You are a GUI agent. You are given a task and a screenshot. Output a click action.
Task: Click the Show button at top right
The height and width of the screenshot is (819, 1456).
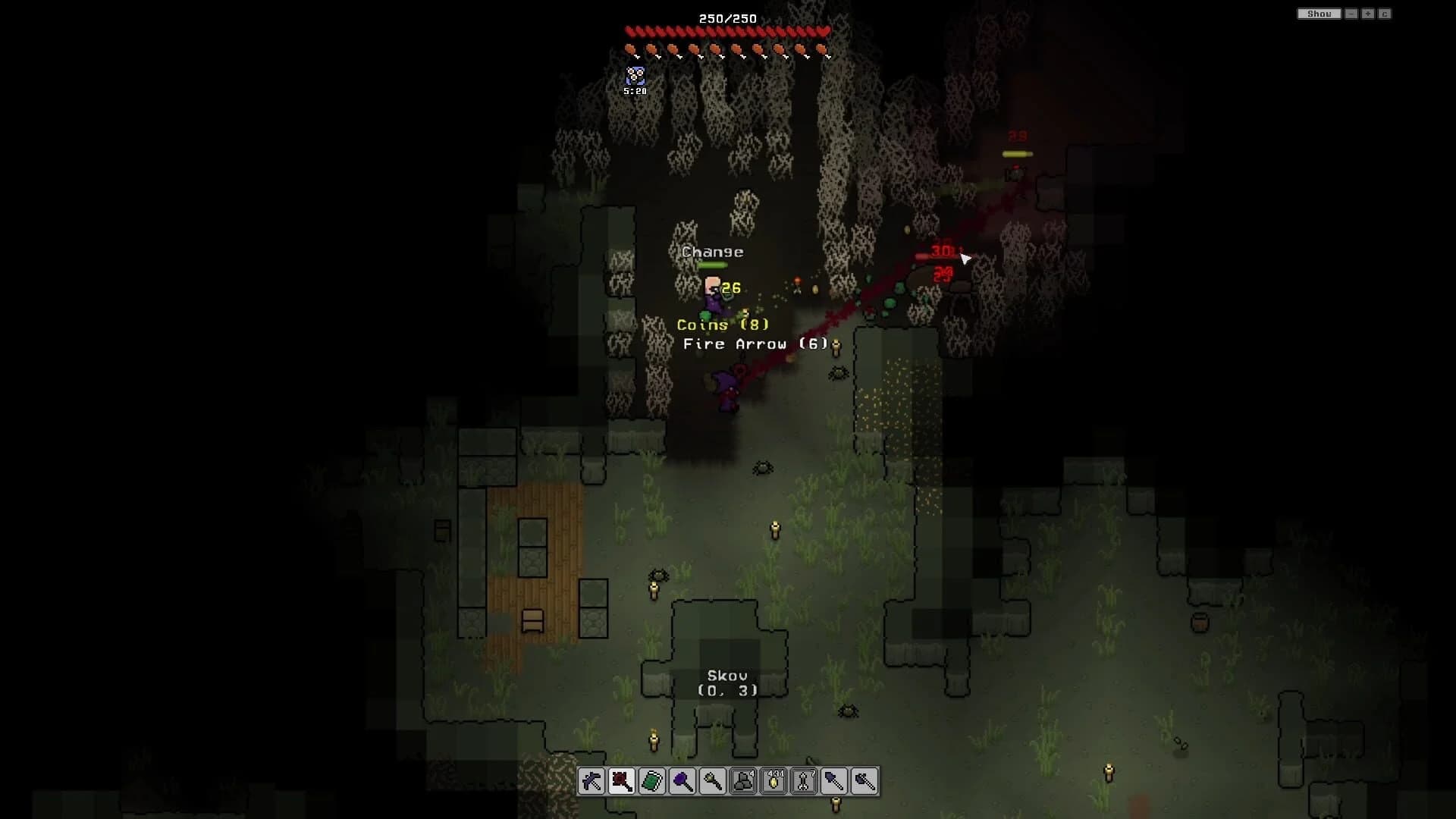[1319, 13]
